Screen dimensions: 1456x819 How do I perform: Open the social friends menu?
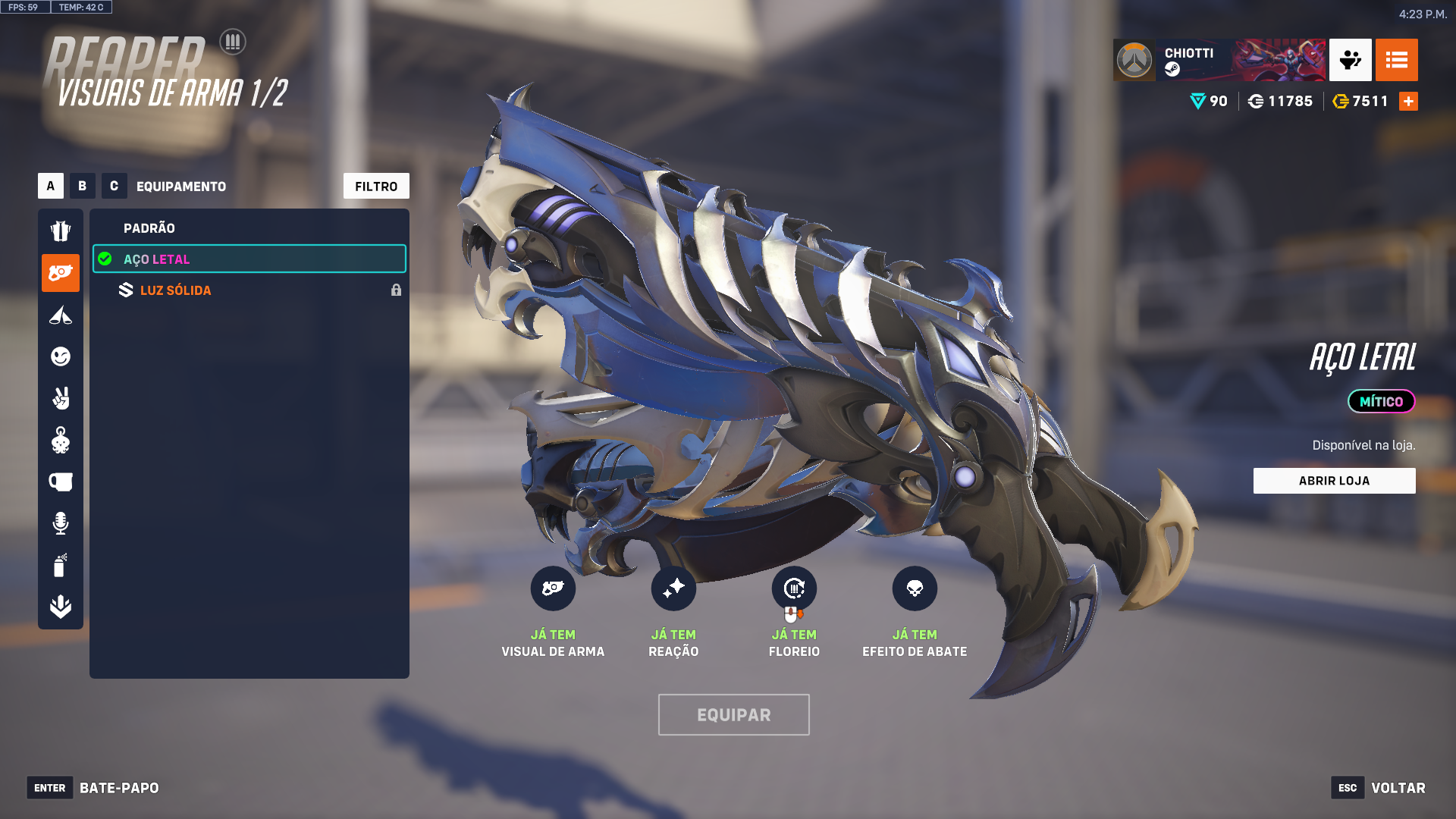click(1350, 60)
